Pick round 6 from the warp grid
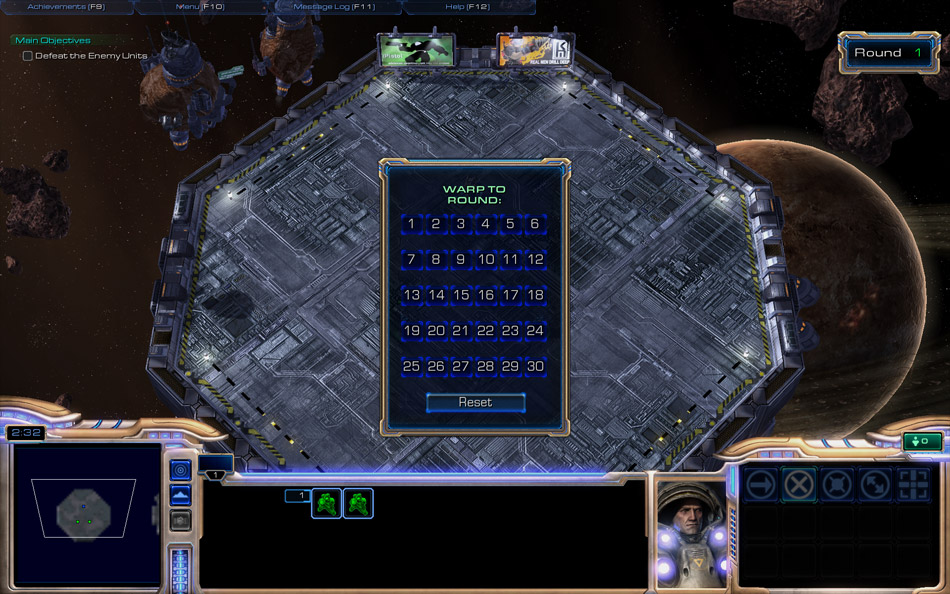Screen dimensions: 950x594 (x=536, y=224)
